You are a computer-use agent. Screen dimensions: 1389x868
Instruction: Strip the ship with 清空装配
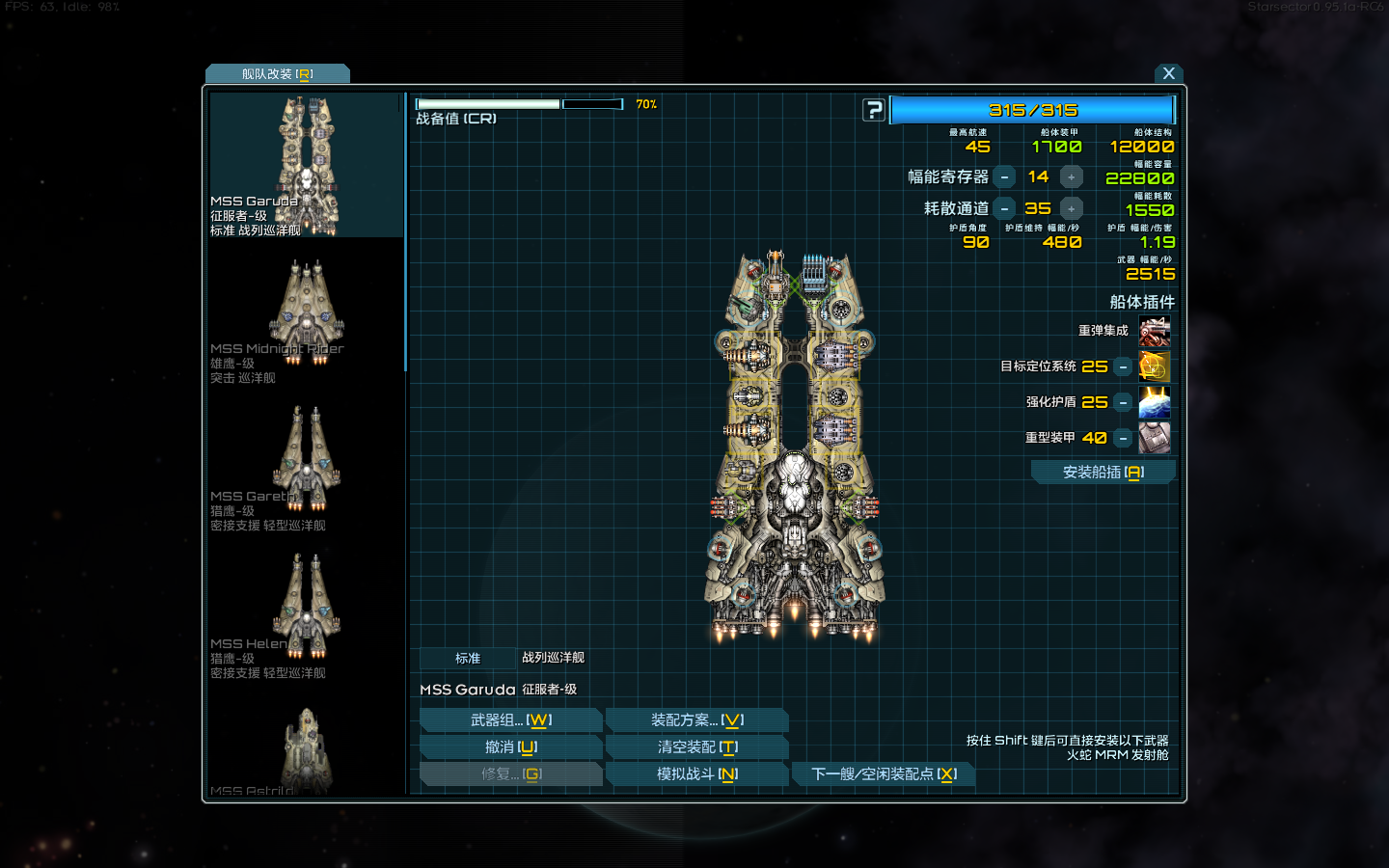(696, 747)
